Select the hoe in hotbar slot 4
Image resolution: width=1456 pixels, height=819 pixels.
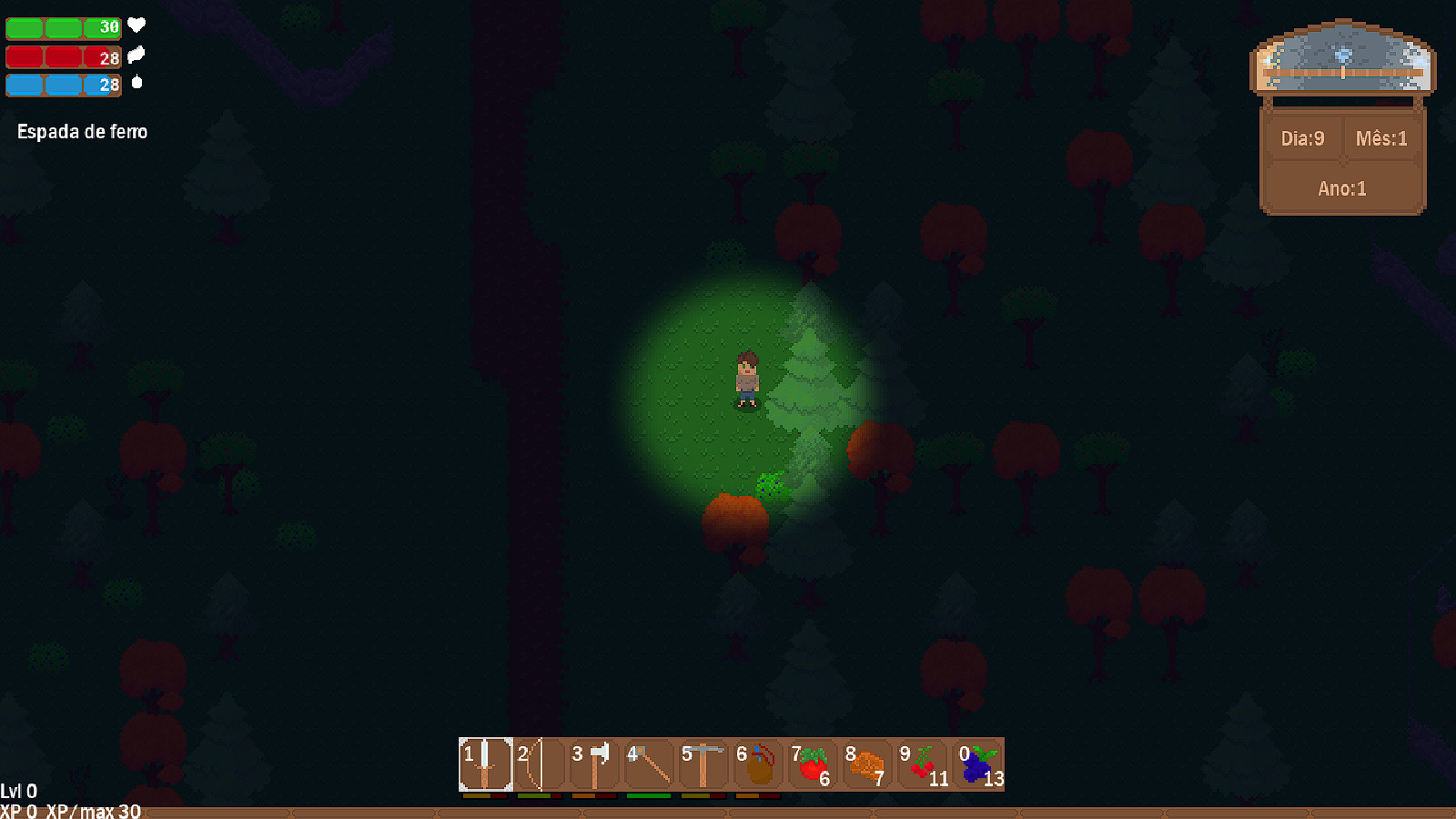tap(650, 763)
